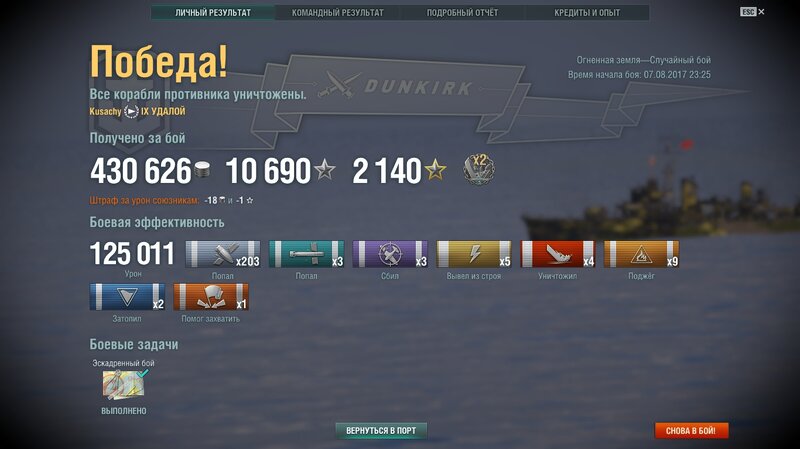The image size is (800, 449).
Task: Click the Затопил flooding ribbon
Action: click(x=127, y=297)
